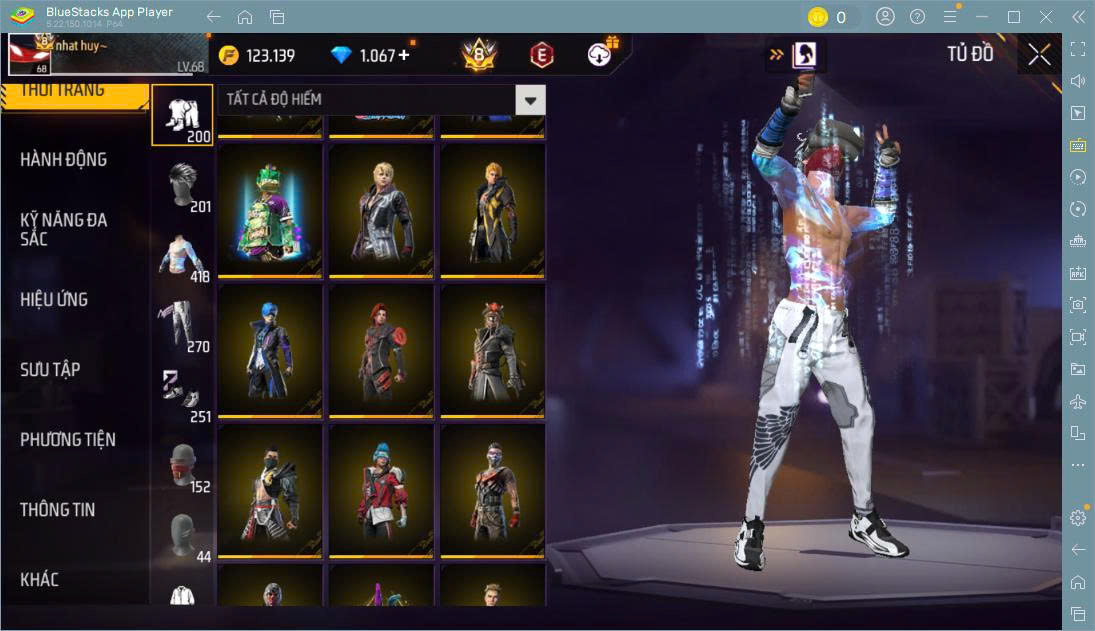Open the Hành Động category
Screen dimensions: 1095x631
point(63,160)
